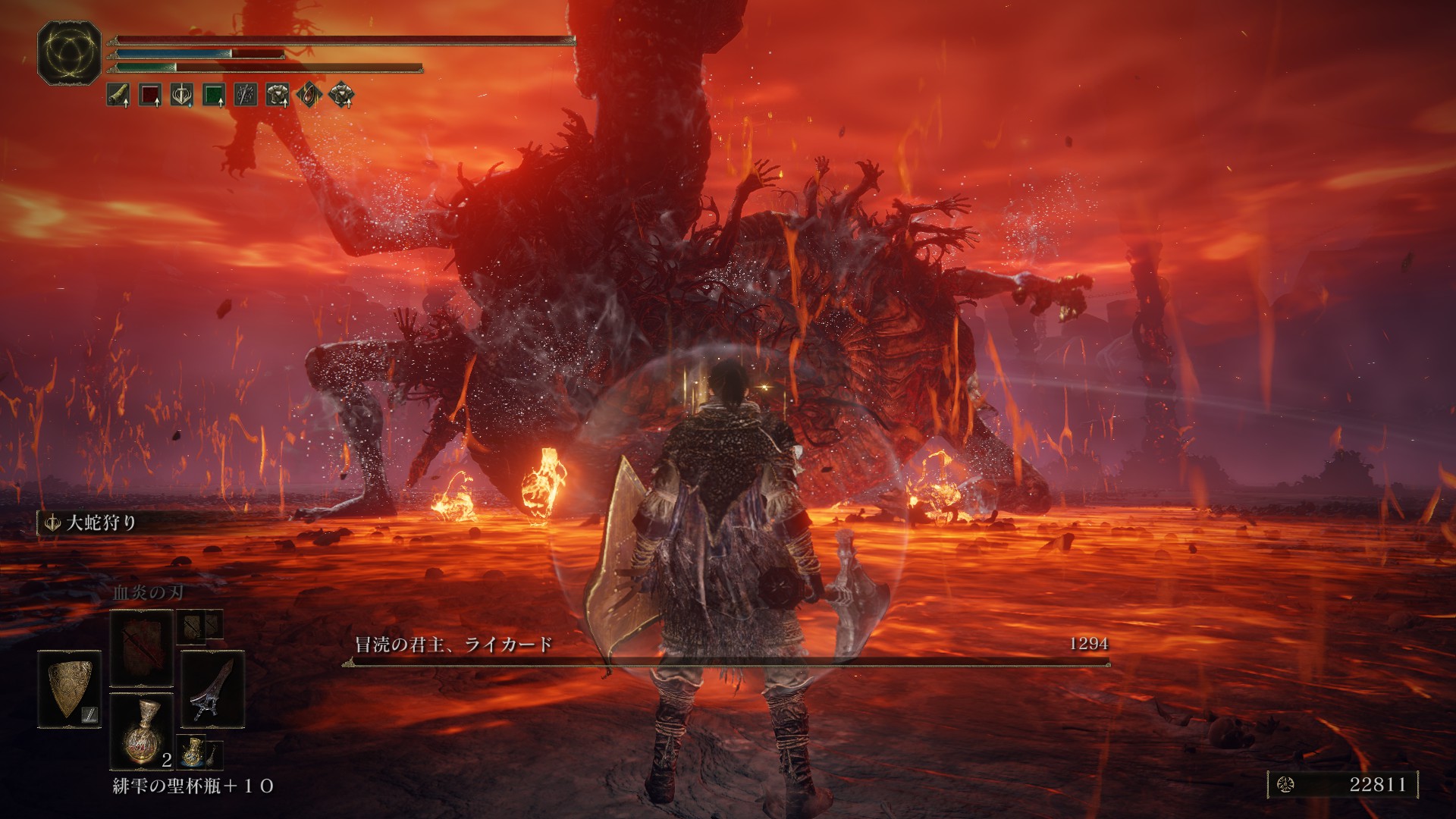Inspect the square-framed armor buff icon
The image size is (1456, 819).
pos(278,95)
